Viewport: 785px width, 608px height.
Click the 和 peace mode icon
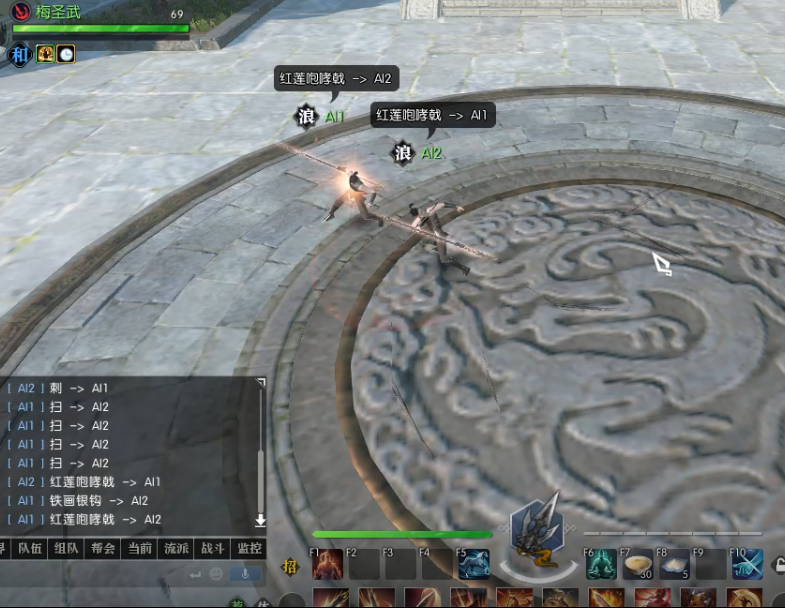tap(20, 55)
